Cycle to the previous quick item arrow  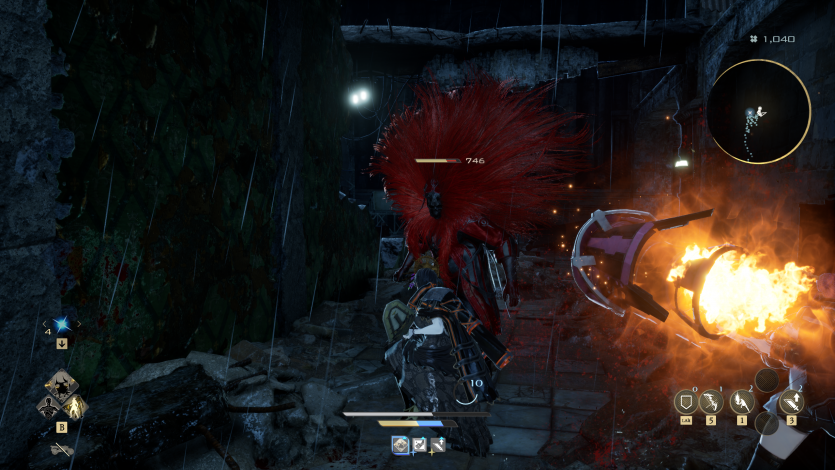coord(45,324)
